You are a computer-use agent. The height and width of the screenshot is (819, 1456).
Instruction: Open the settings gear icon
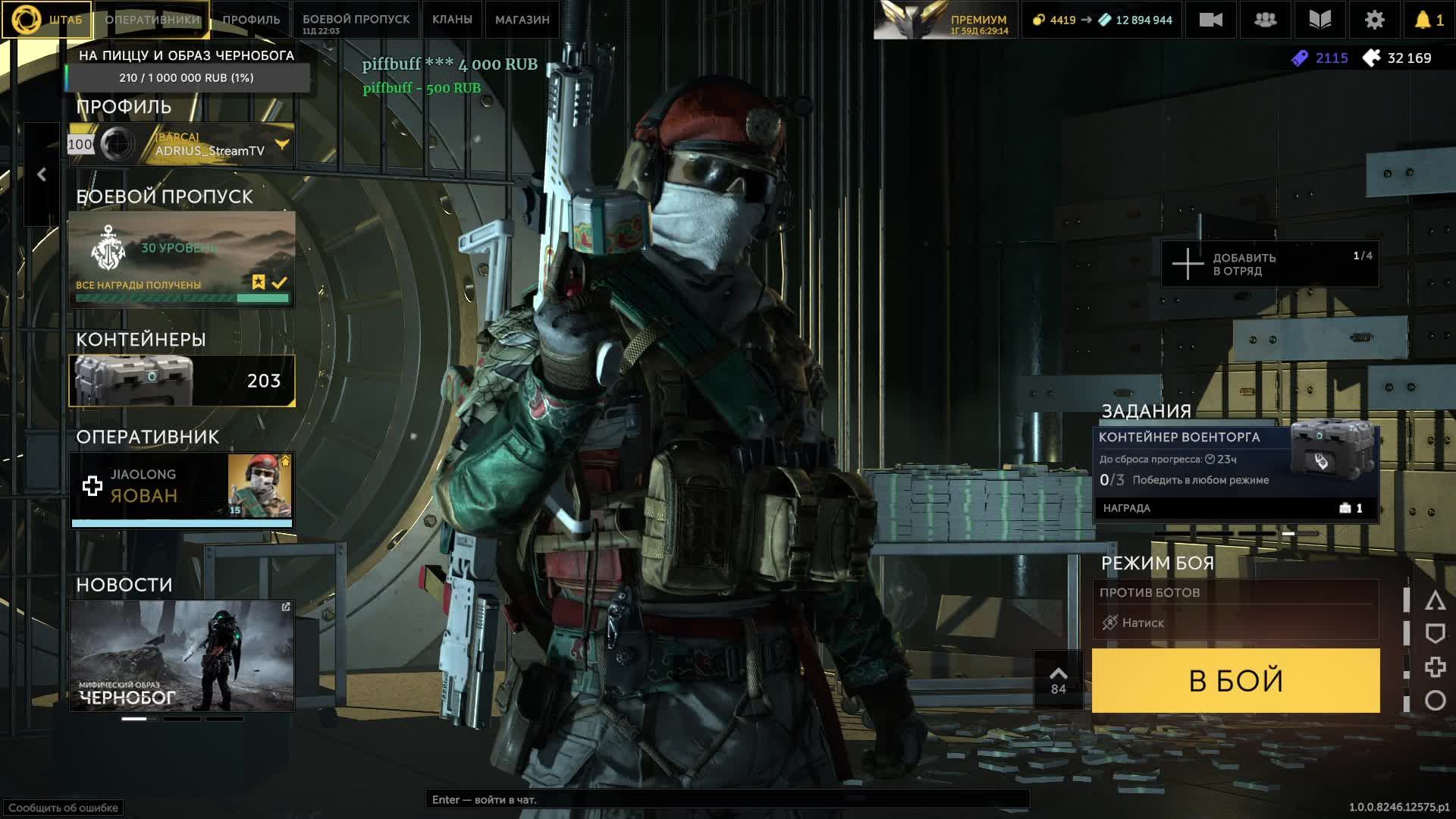[x=1374, y=20]
